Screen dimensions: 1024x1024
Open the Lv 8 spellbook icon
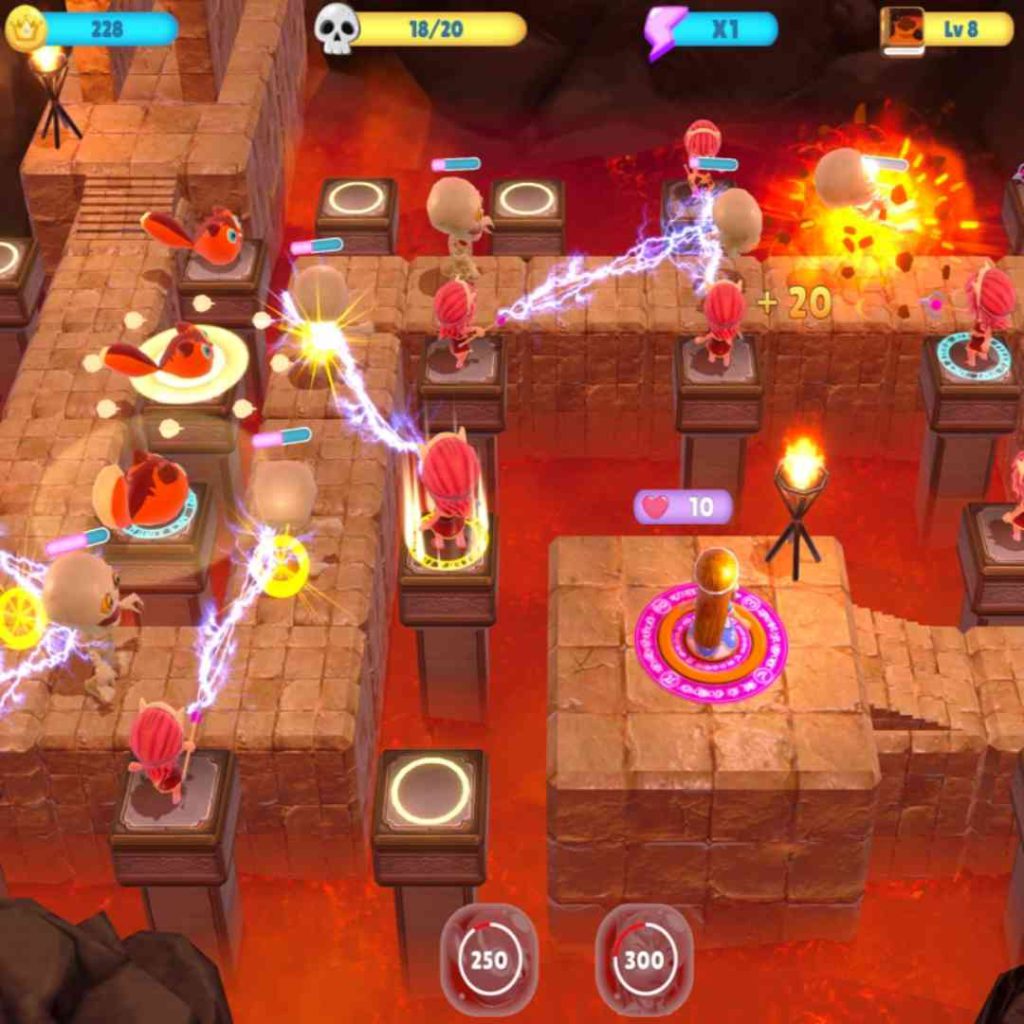pos(901,30)
